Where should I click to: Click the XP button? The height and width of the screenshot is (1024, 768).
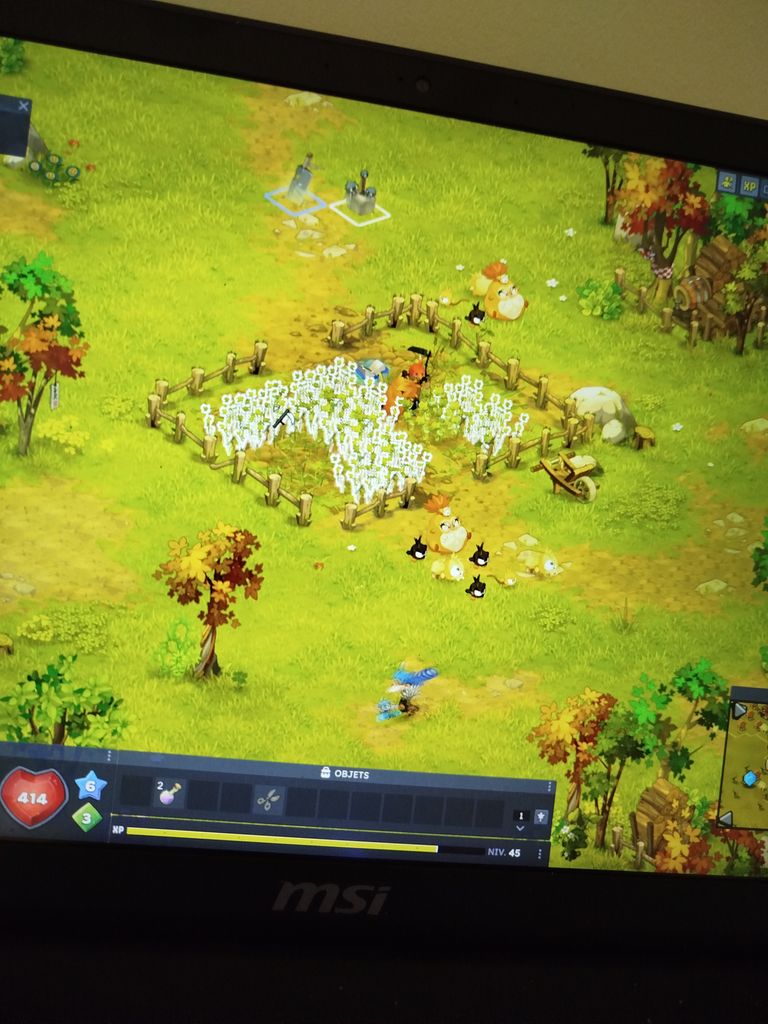pos(749,186)
